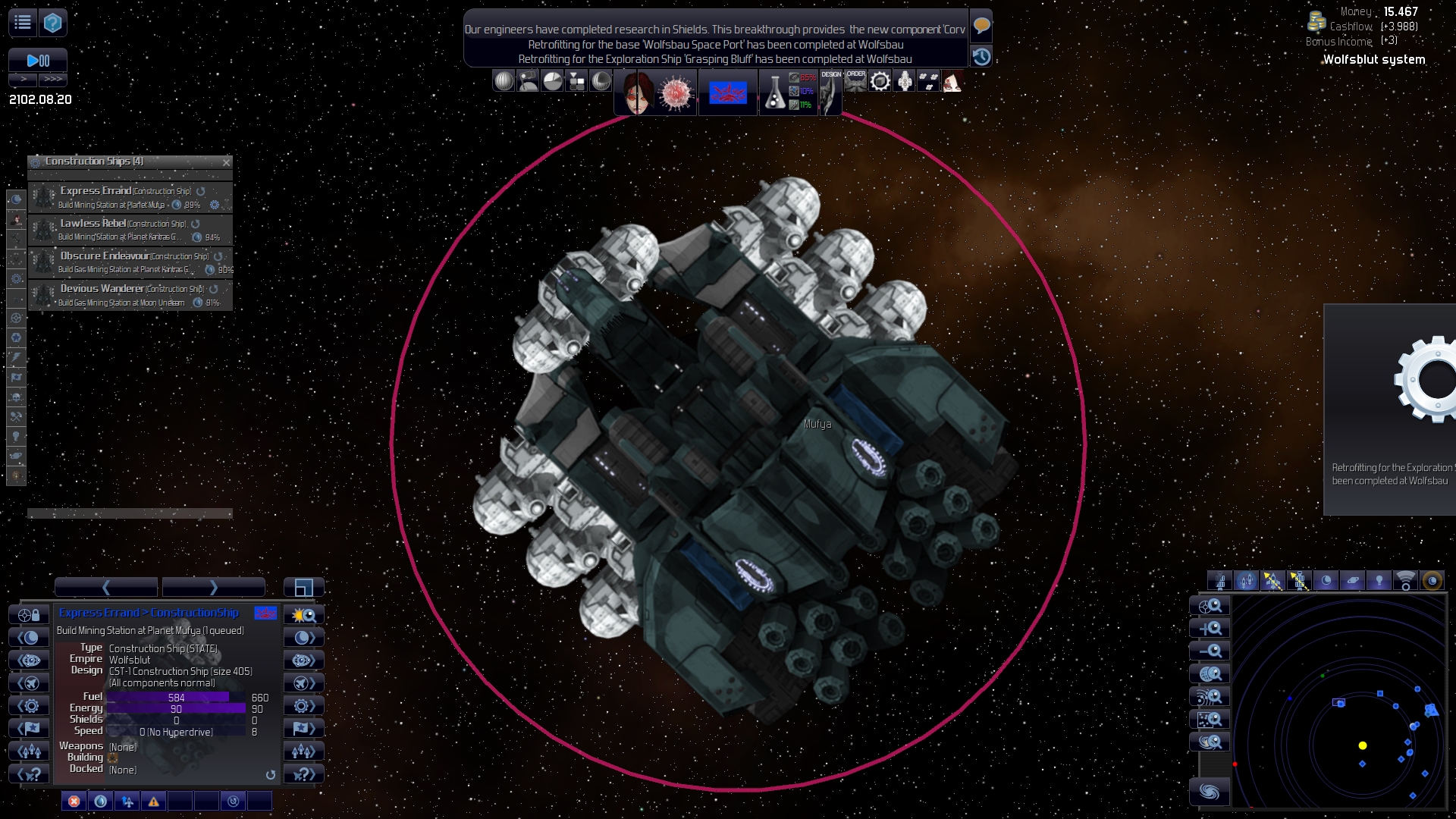Click the yellow warning triangle action button

[x=154, y=802]
